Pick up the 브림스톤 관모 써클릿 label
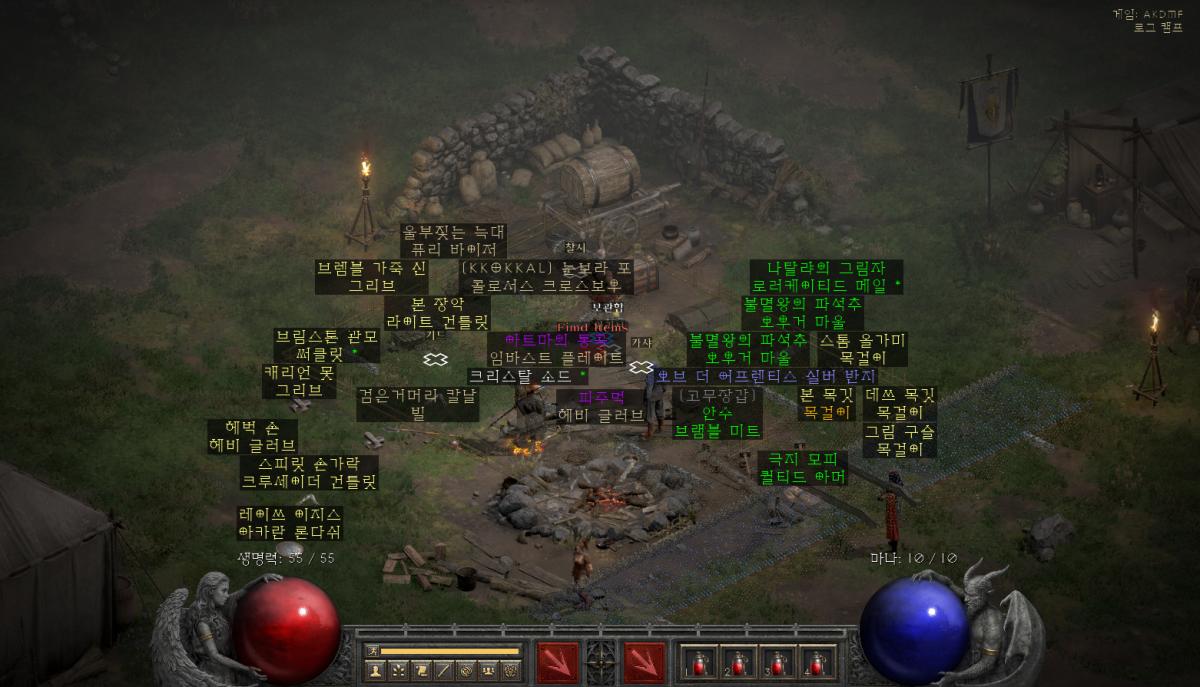Image resolution: width=1200 pixels, height=687 pixels. 327,345
